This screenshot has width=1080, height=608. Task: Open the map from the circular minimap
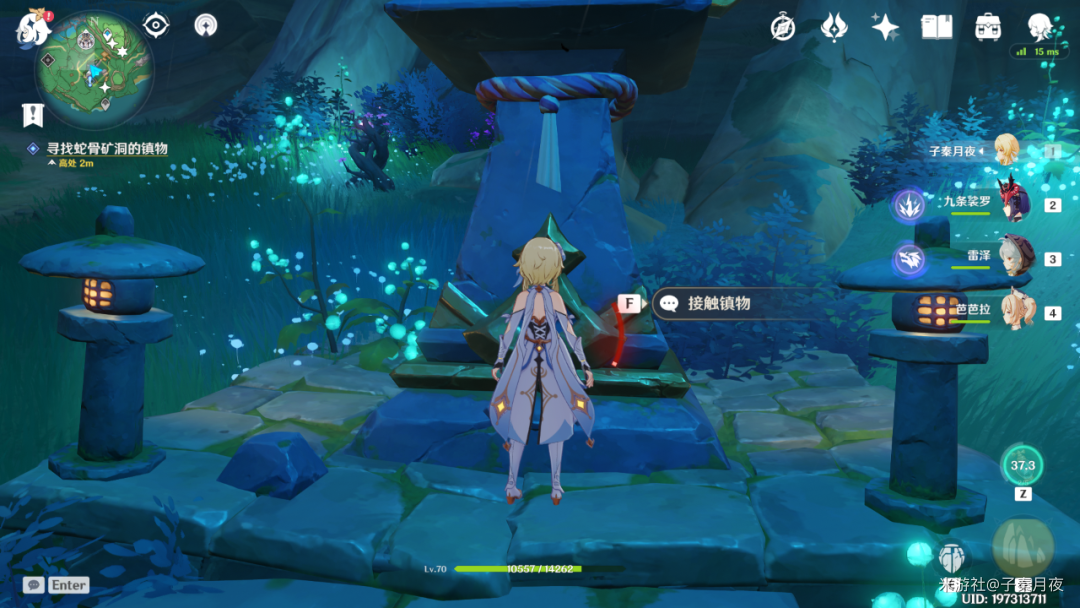(x=94, y=68)
